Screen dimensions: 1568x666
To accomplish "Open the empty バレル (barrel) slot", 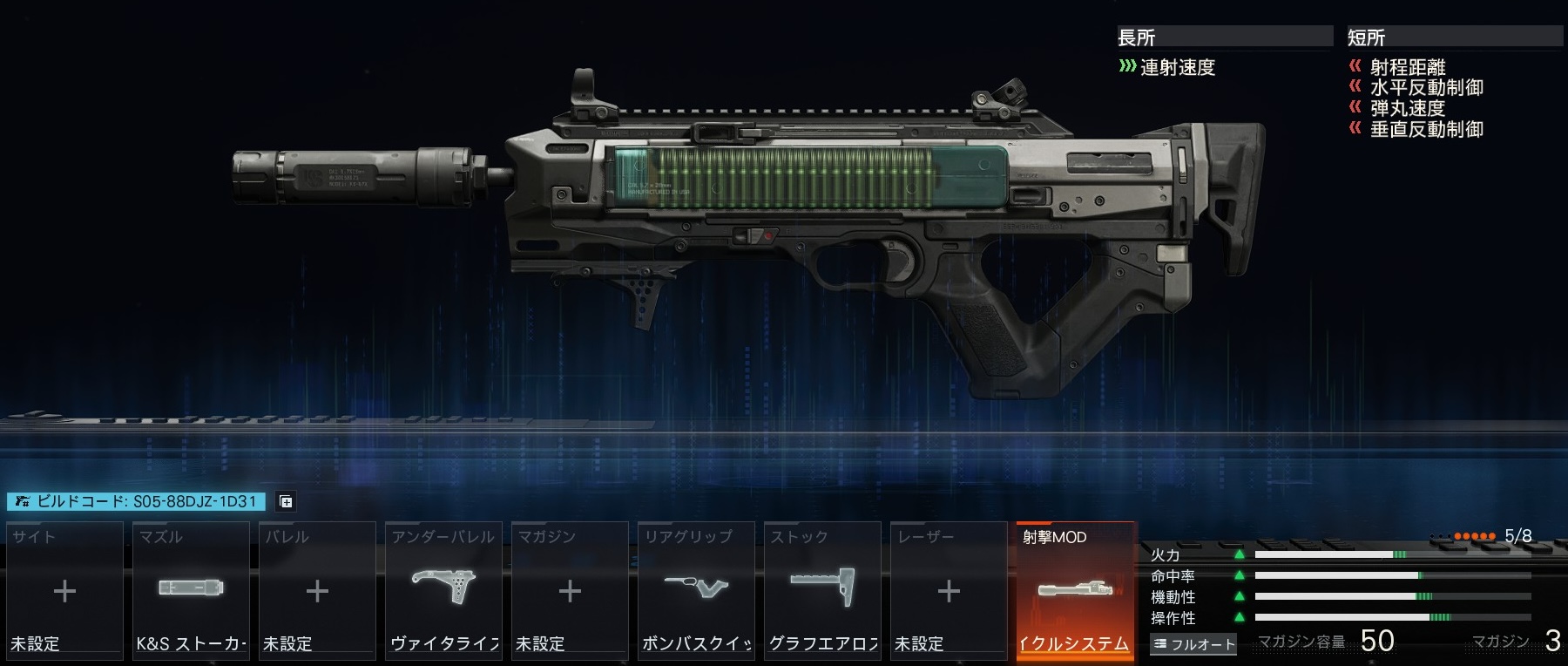I will pos(317,590).
